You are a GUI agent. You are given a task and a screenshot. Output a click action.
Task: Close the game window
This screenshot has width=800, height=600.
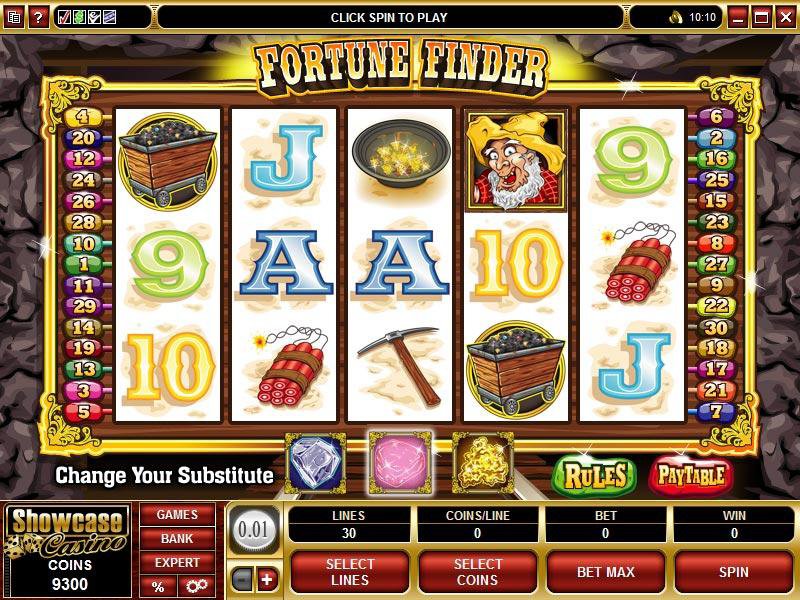(x=784, y=17)
